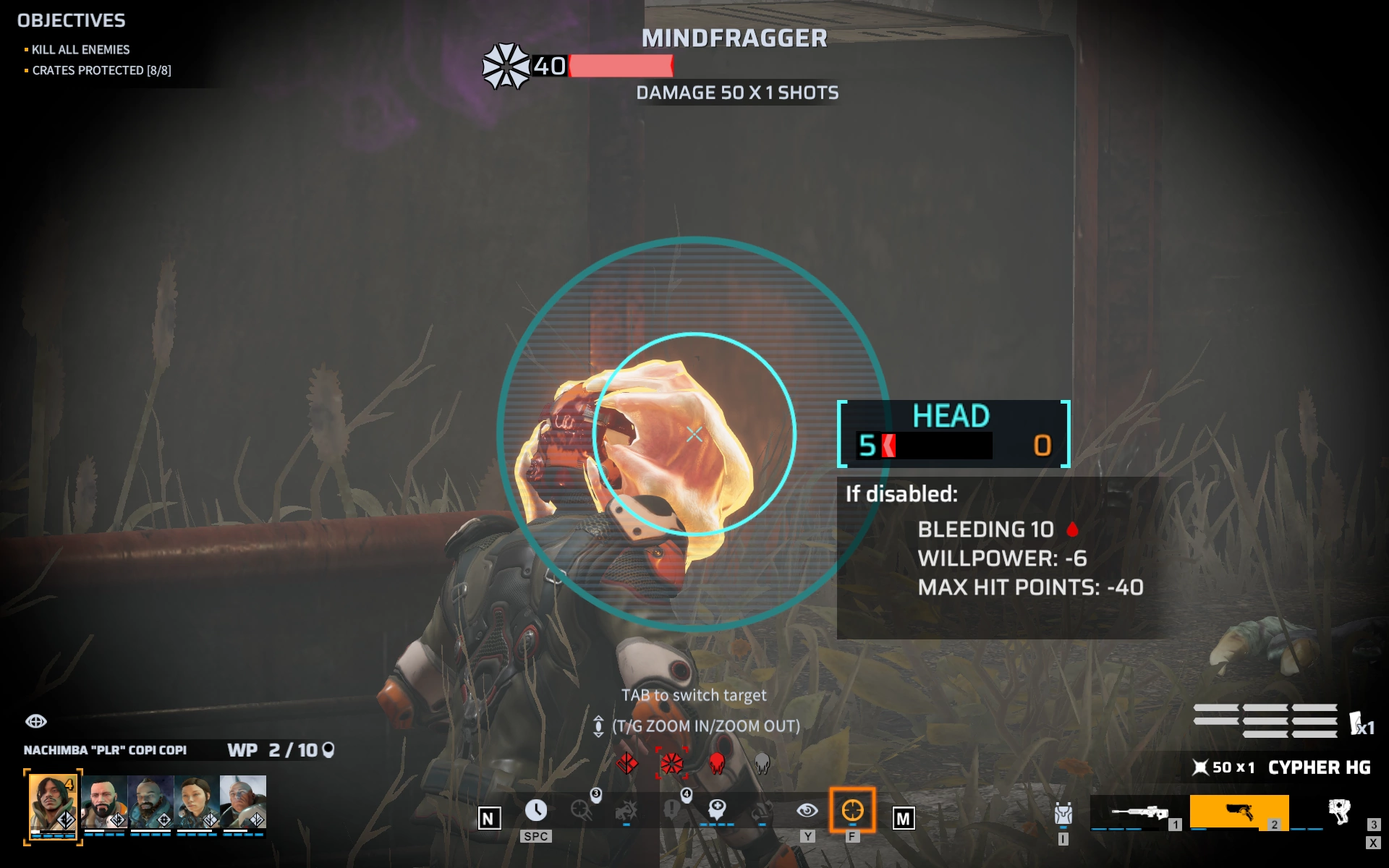Select the red diamond enemy target icon
Image resolution: width=1389 pixels, height=868 pixels.
627,763
